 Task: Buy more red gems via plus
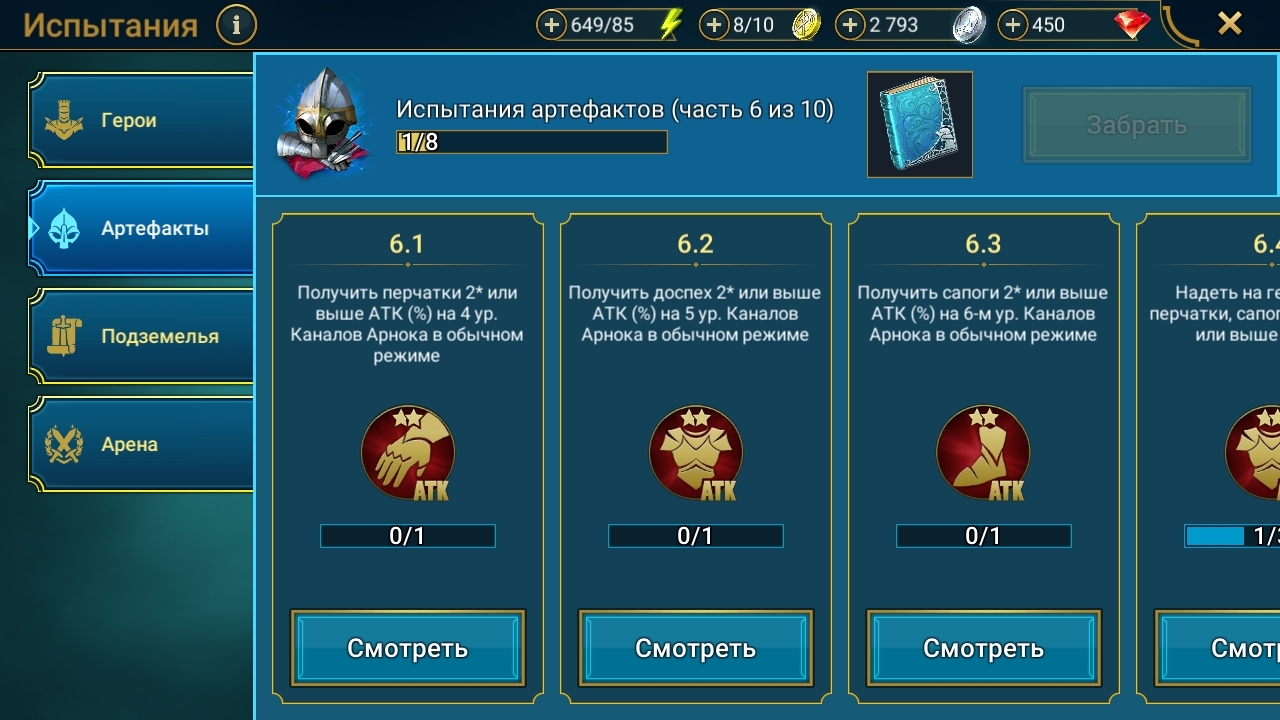pyautogui.click(x=1013, y=25)
